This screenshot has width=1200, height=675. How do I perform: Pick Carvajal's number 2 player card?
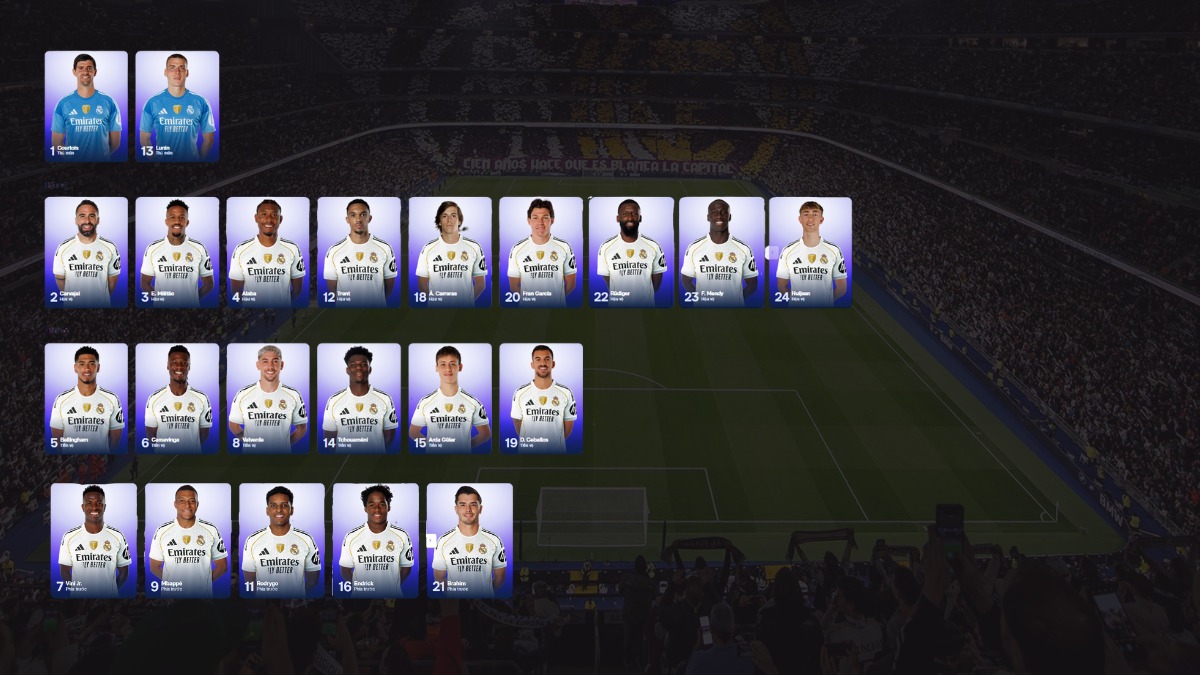point(86,252)
